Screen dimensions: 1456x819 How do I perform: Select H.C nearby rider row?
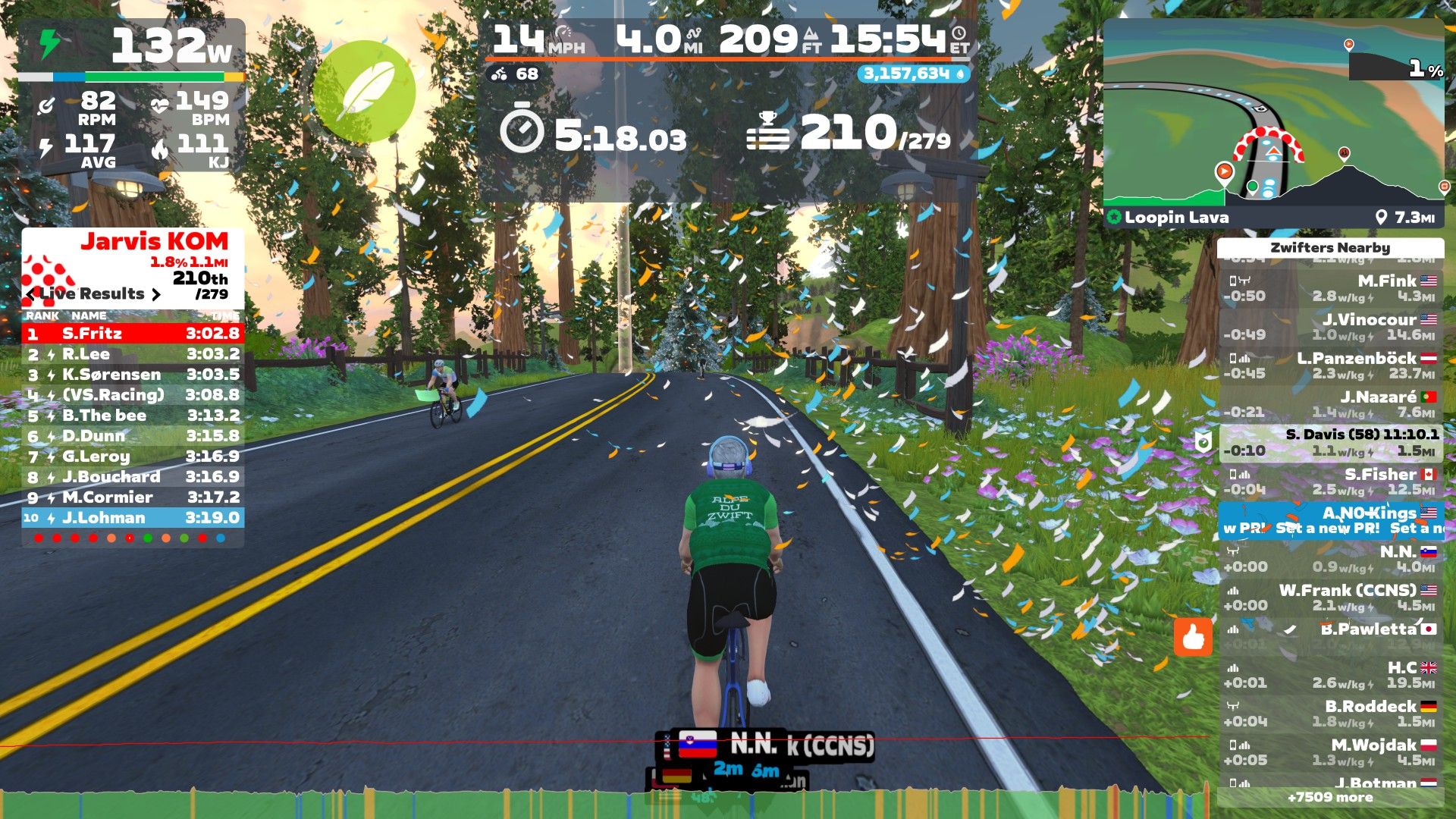click(1331, 675)
